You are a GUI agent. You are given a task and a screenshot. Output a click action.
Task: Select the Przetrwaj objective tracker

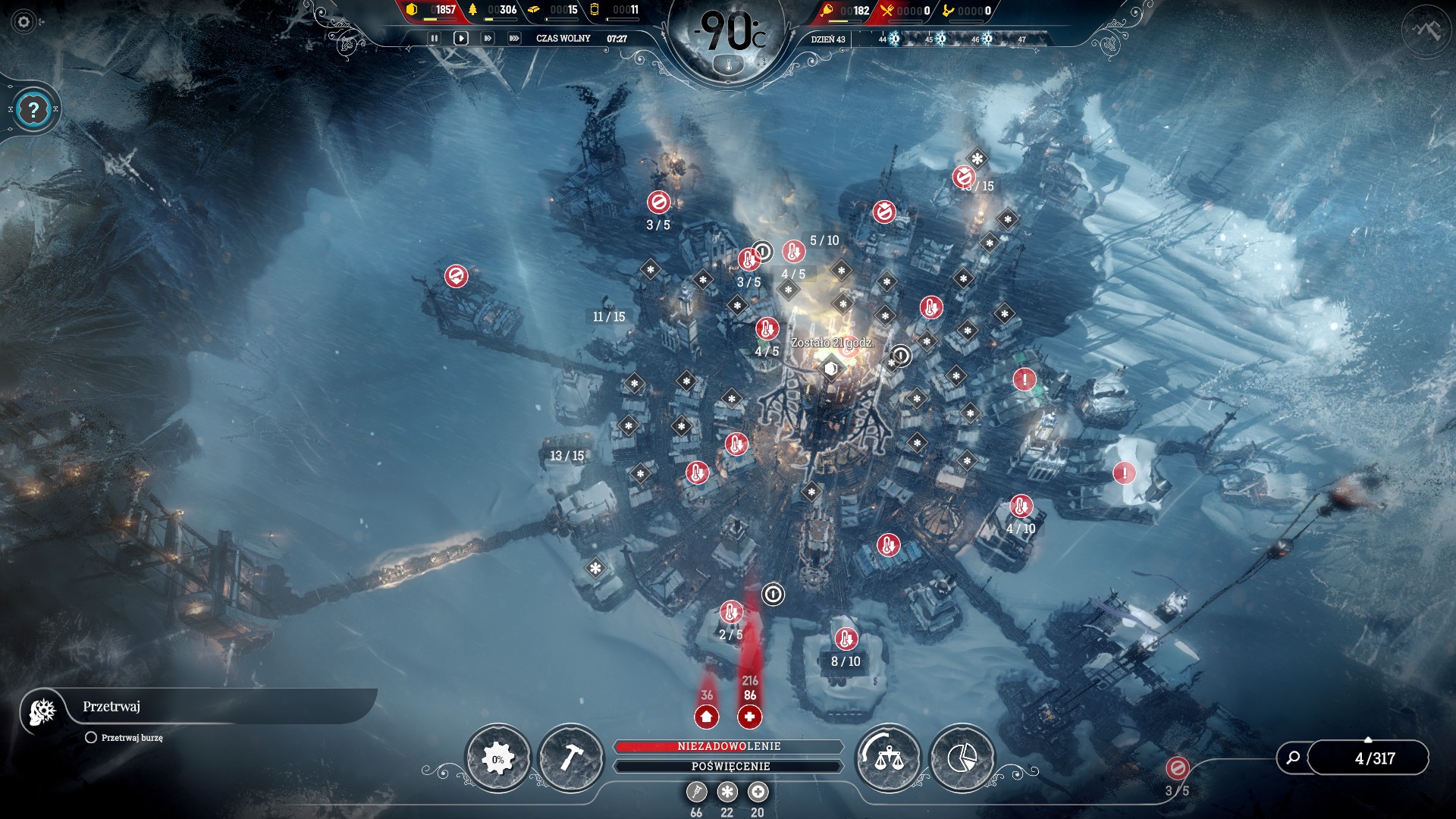[x=111, y=707]
